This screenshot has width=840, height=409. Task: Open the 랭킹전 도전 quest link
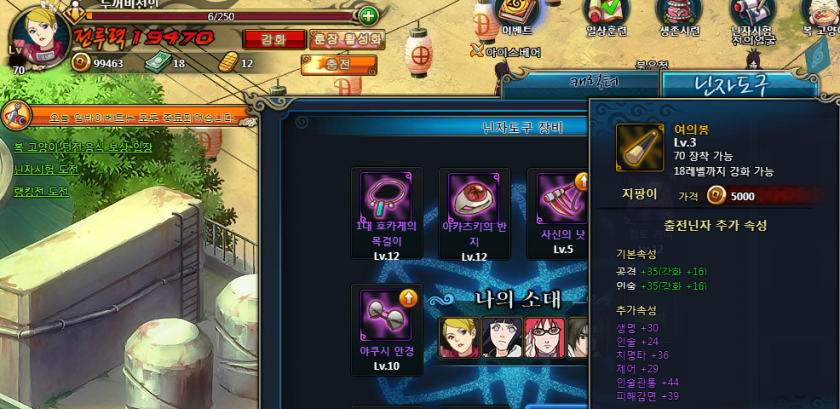tap(42, 191)
